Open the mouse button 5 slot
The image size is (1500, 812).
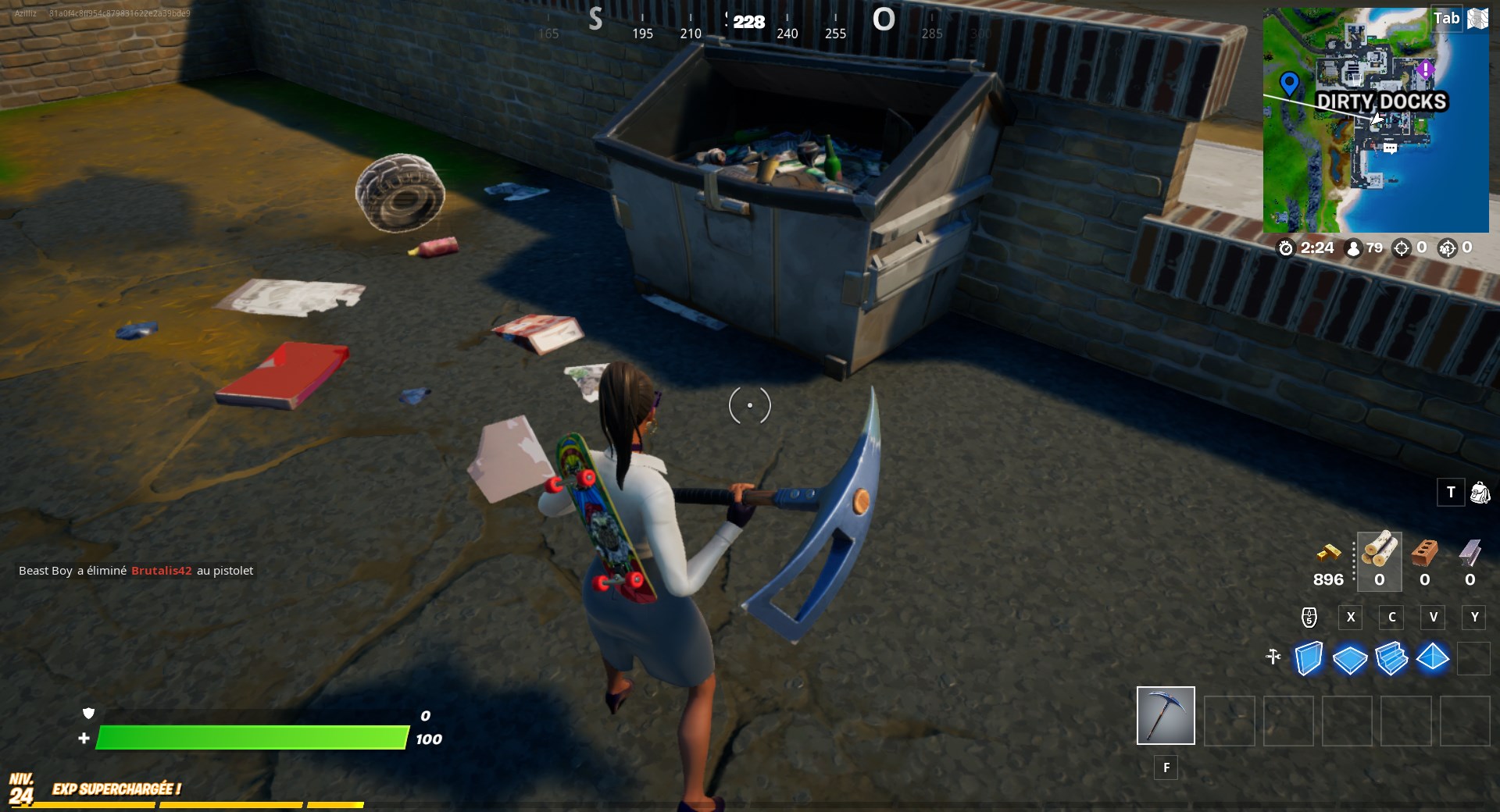tap(1309, 618)
